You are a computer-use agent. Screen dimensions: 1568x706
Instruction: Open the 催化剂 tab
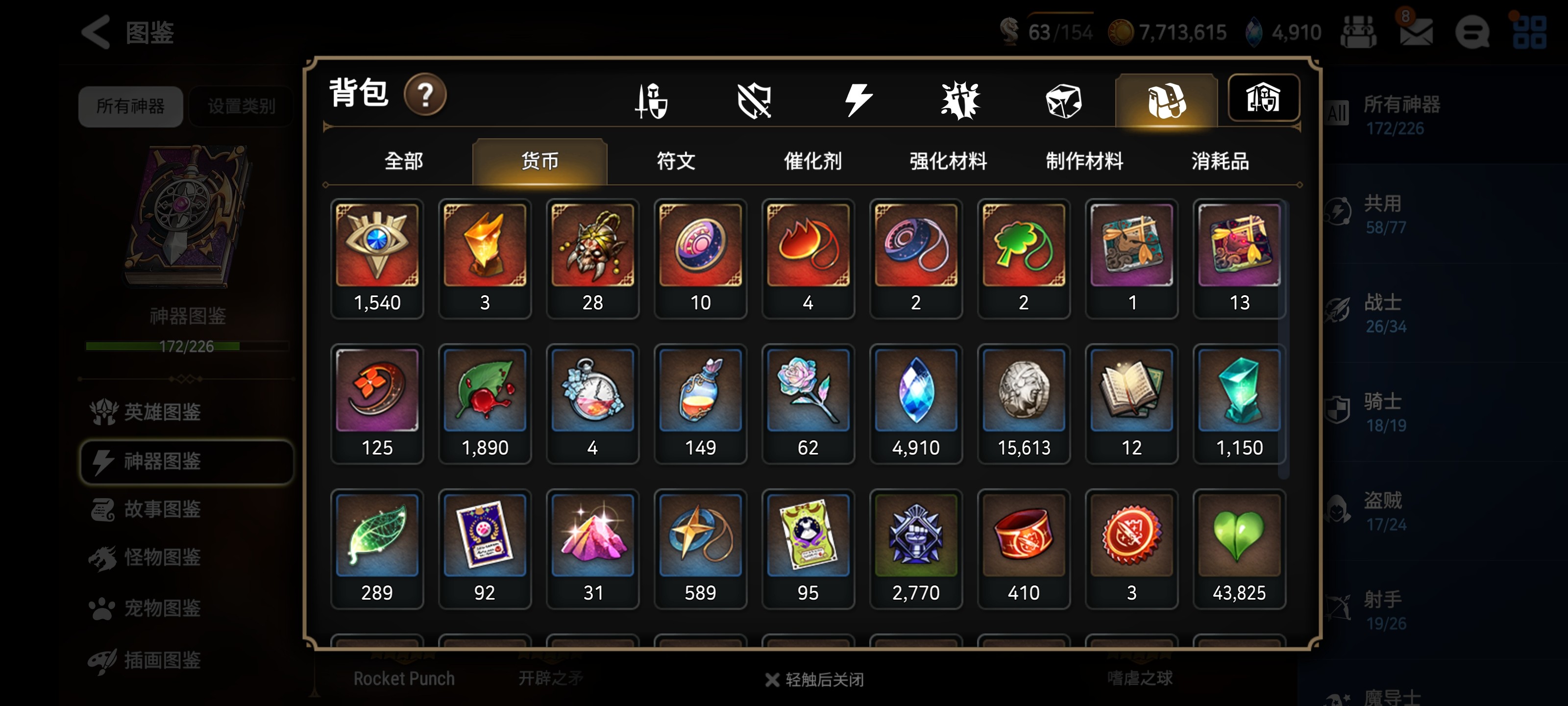812,161
